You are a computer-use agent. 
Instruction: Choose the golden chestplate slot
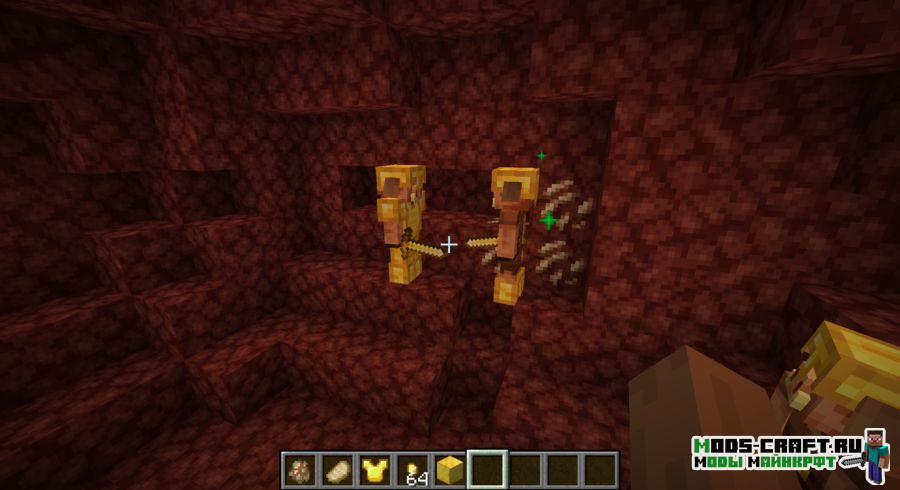pyautogui.click(x=373, y=469)
